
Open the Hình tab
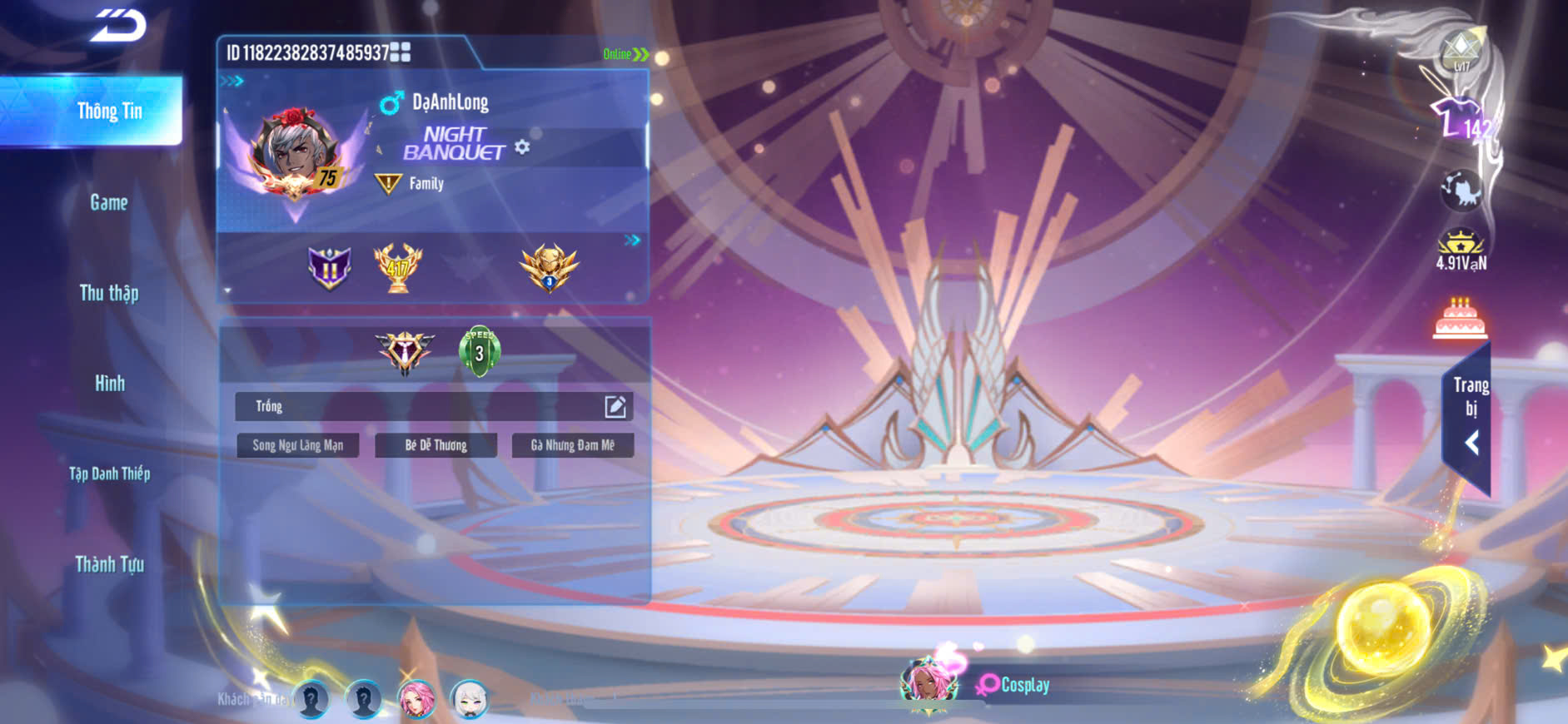pos(109,383)
